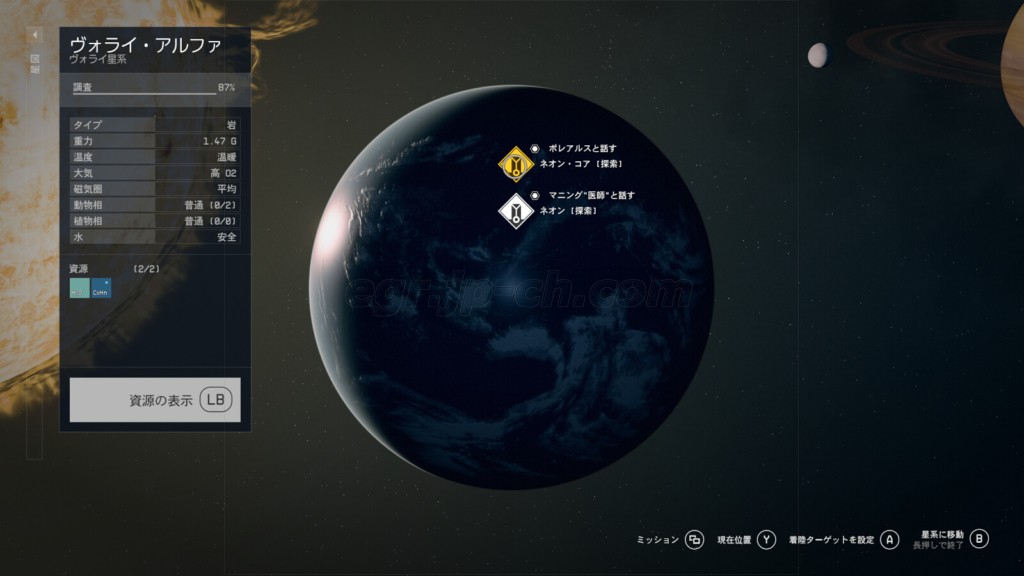Select the small moon near the ringed planet
Image resolution: width=1024 pixels, height=576 pixels.
click(x=818, y=55)
